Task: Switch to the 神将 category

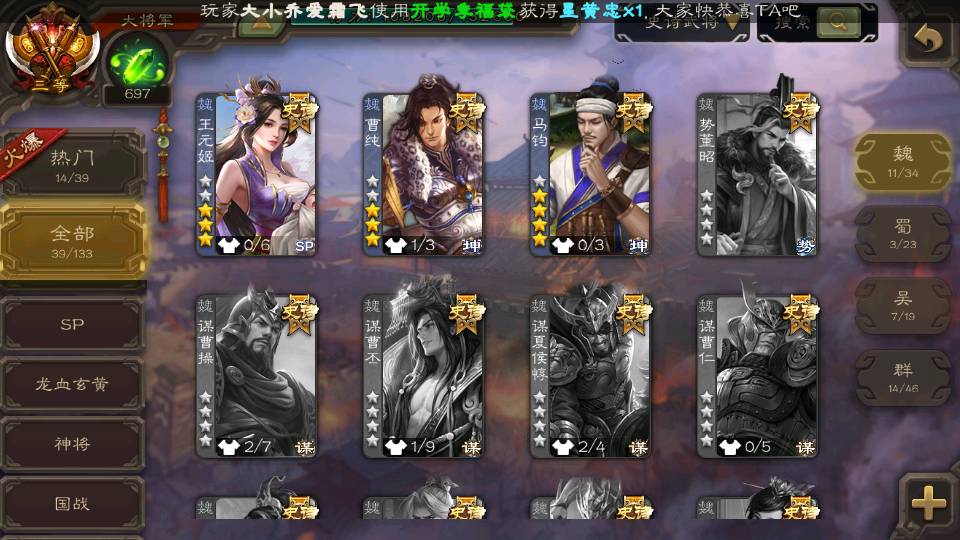Action: [73, 444]
